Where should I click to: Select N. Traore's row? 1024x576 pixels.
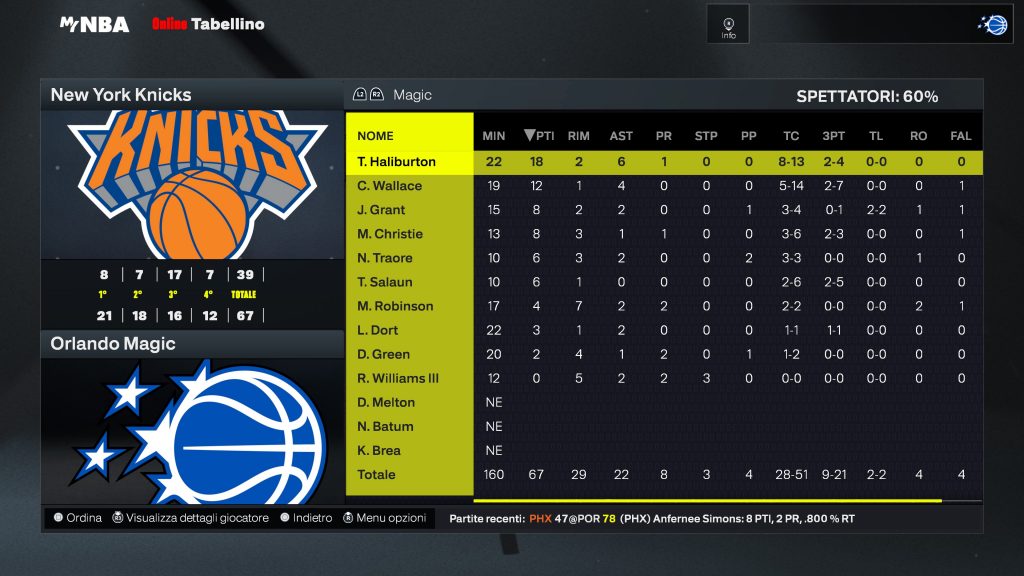pyautogui.click(x=385, y=258)
